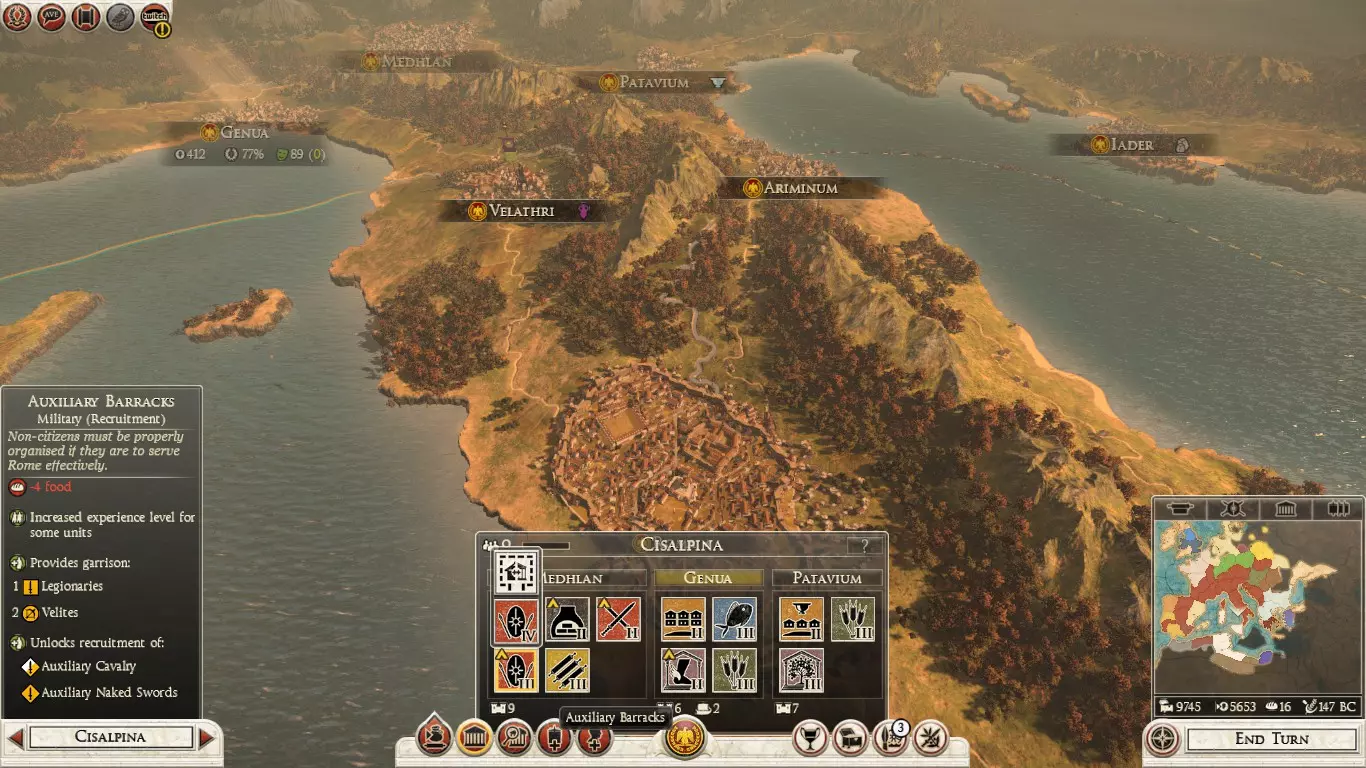Screen dimensions: 1366x768
Task: Open the goblet diplomacy button
Action: point(811,738)
